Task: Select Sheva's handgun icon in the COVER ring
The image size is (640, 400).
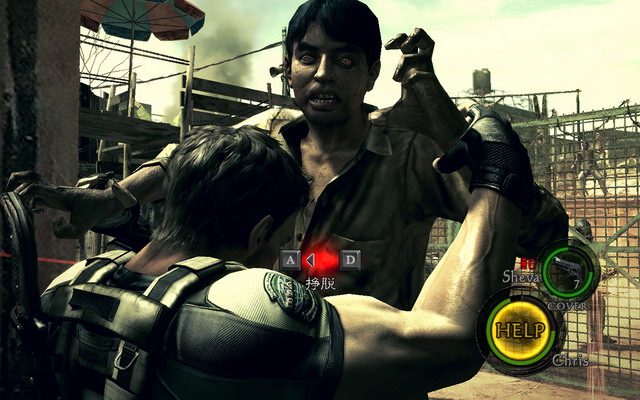Action: (566, 268)
